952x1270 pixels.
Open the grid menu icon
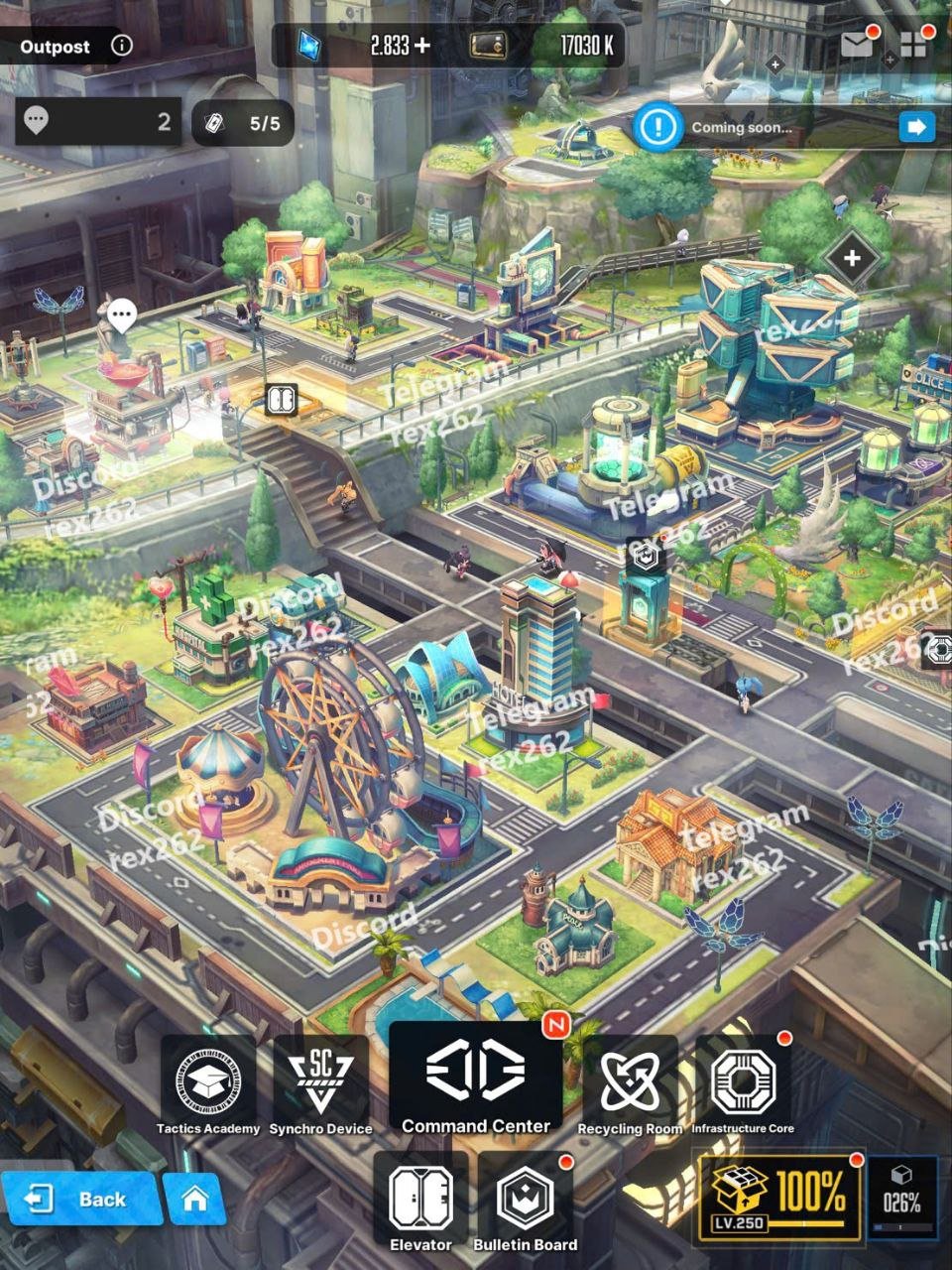tap(912, 45)
